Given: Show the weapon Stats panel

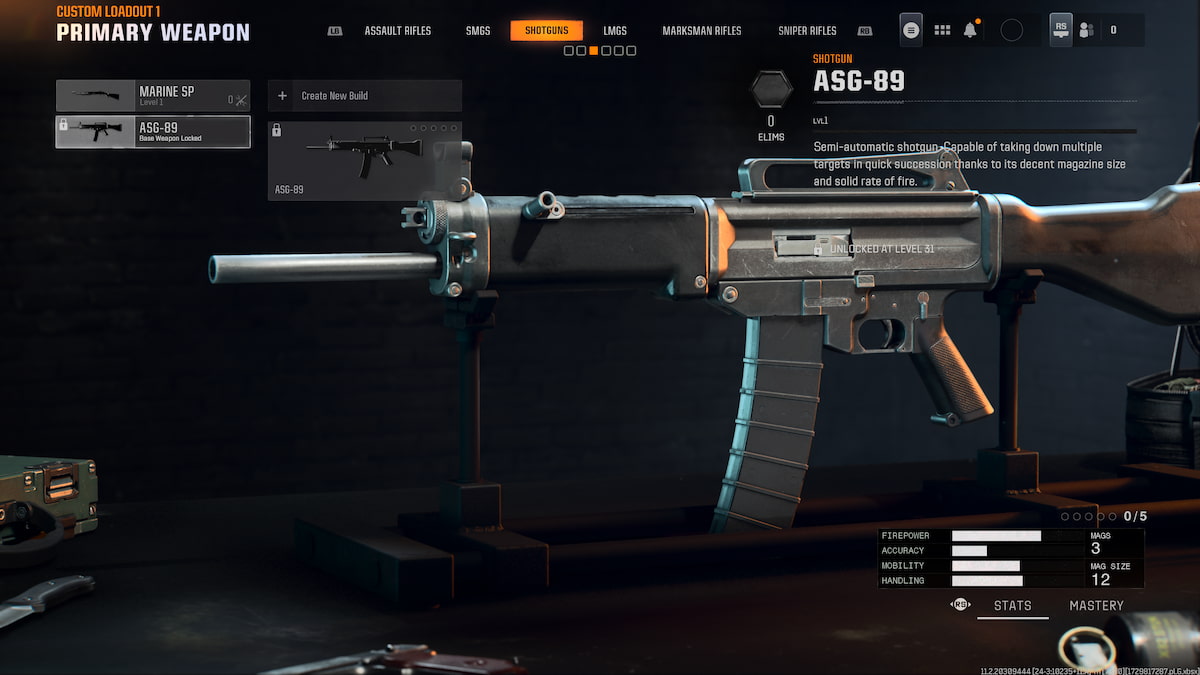Looking at the screenshot, I should click(x=1012, y=605).
